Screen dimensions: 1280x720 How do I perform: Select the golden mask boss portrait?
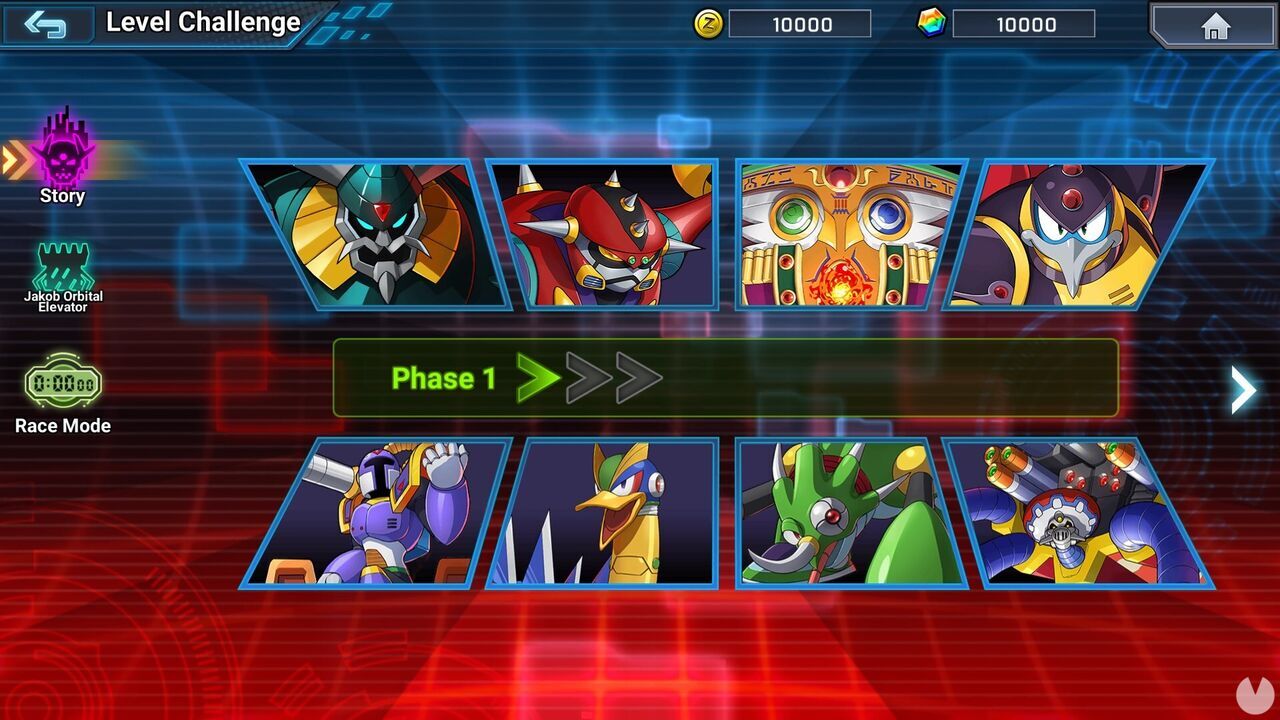(x=840, y=235)
